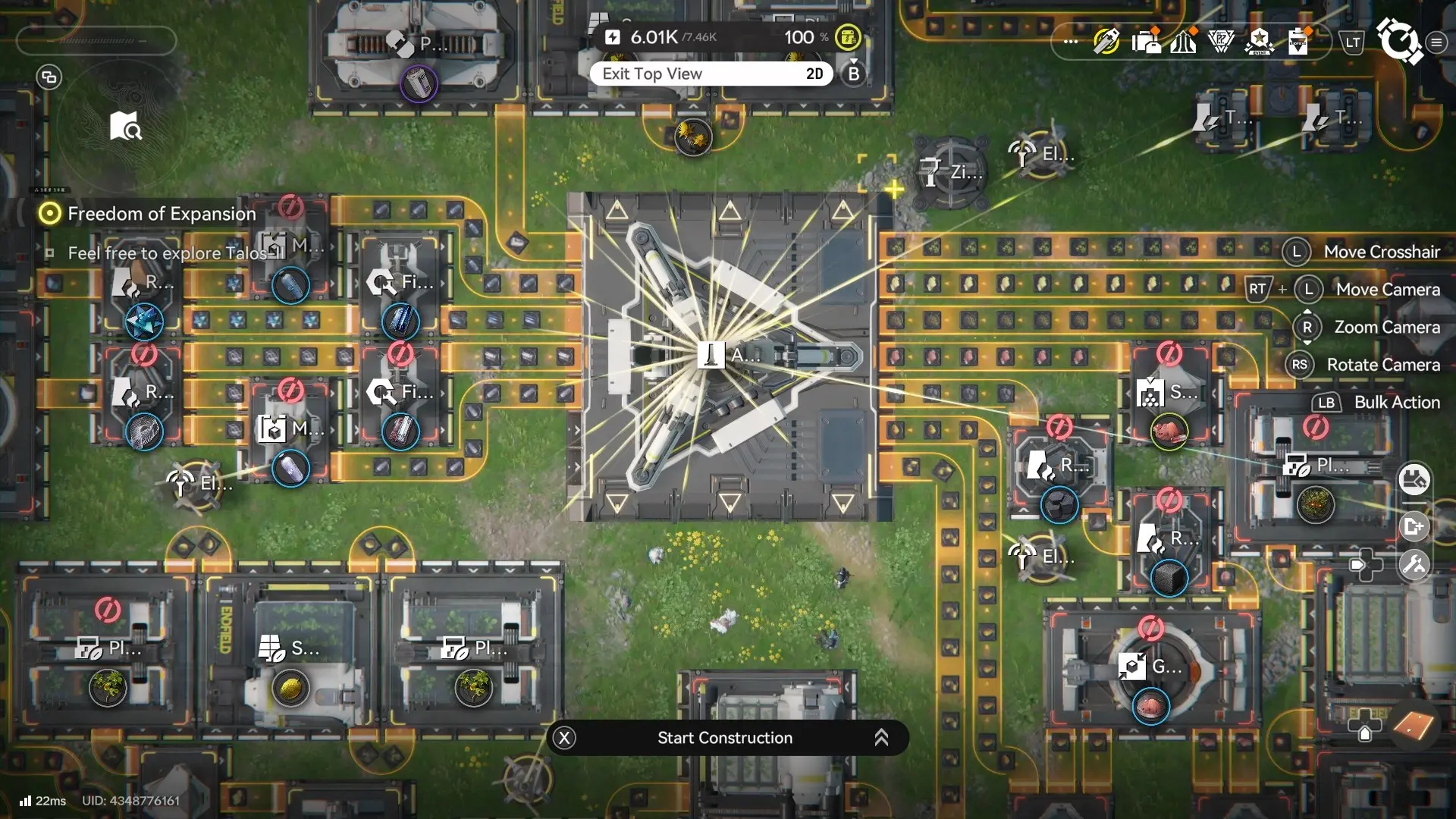
Task: Select the blueprint add icon
Action: click(1414, 526)
